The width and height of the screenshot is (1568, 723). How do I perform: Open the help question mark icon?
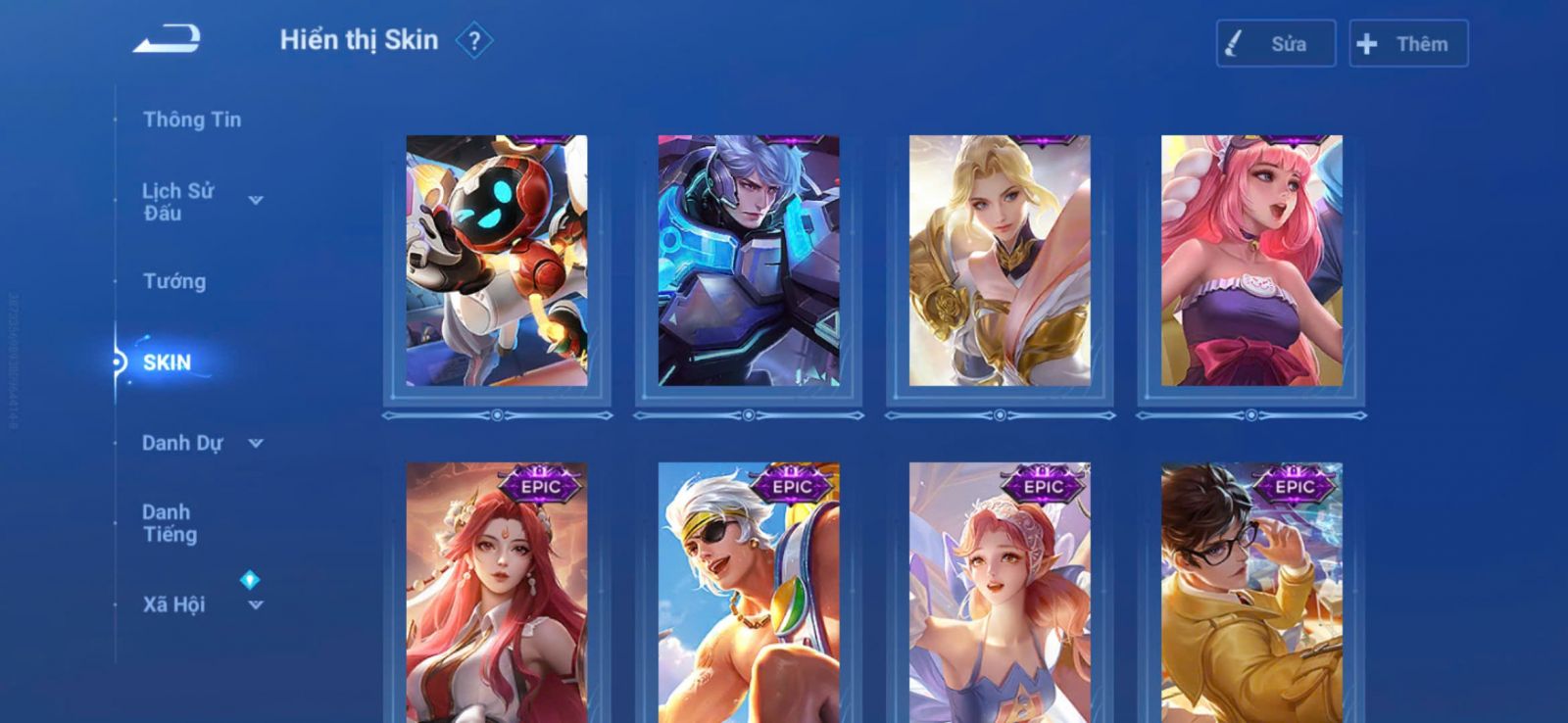(x=474, y=41)
